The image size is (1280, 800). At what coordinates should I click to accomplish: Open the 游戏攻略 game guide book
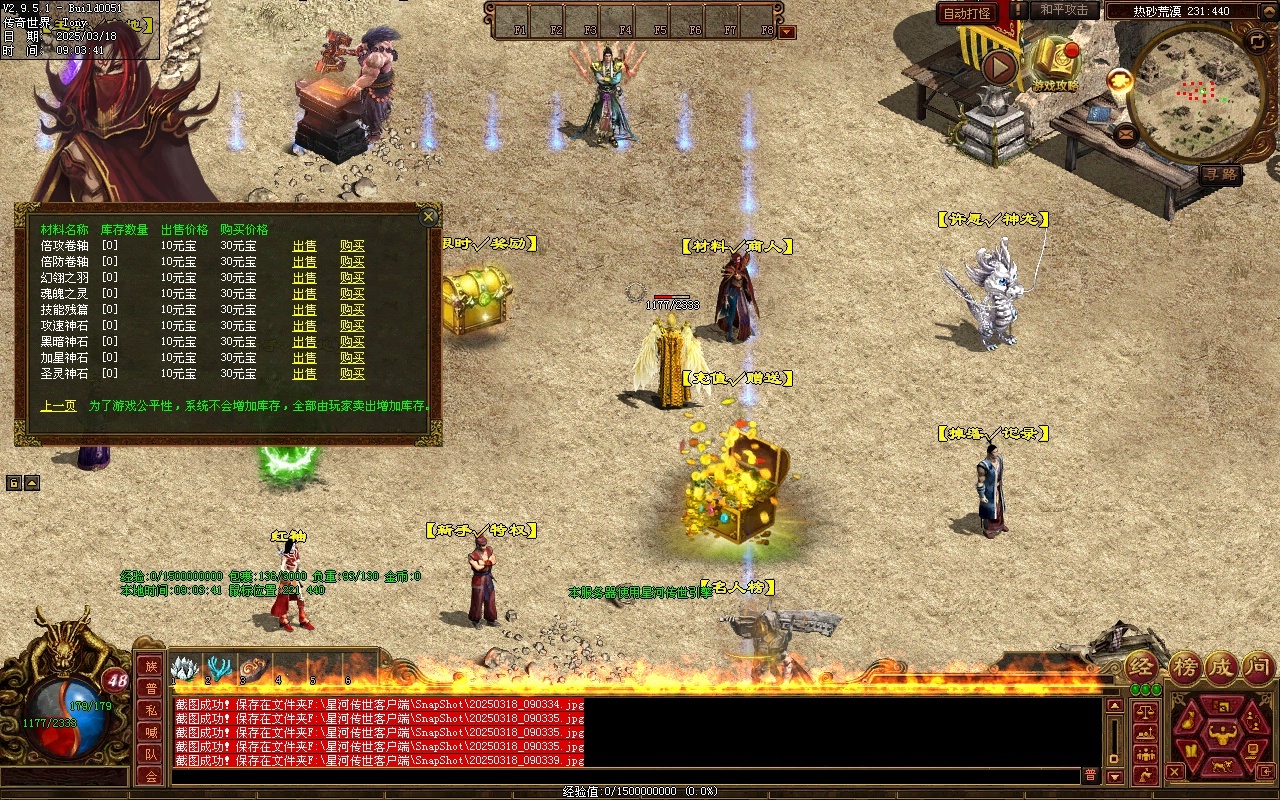coord(1056,60)
